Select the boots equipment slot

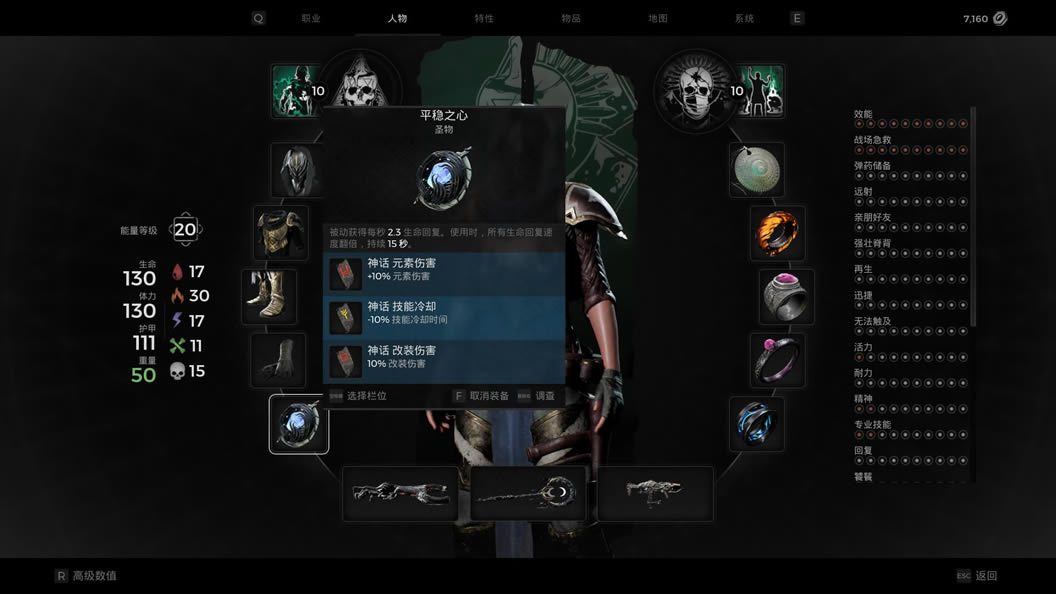270,297
